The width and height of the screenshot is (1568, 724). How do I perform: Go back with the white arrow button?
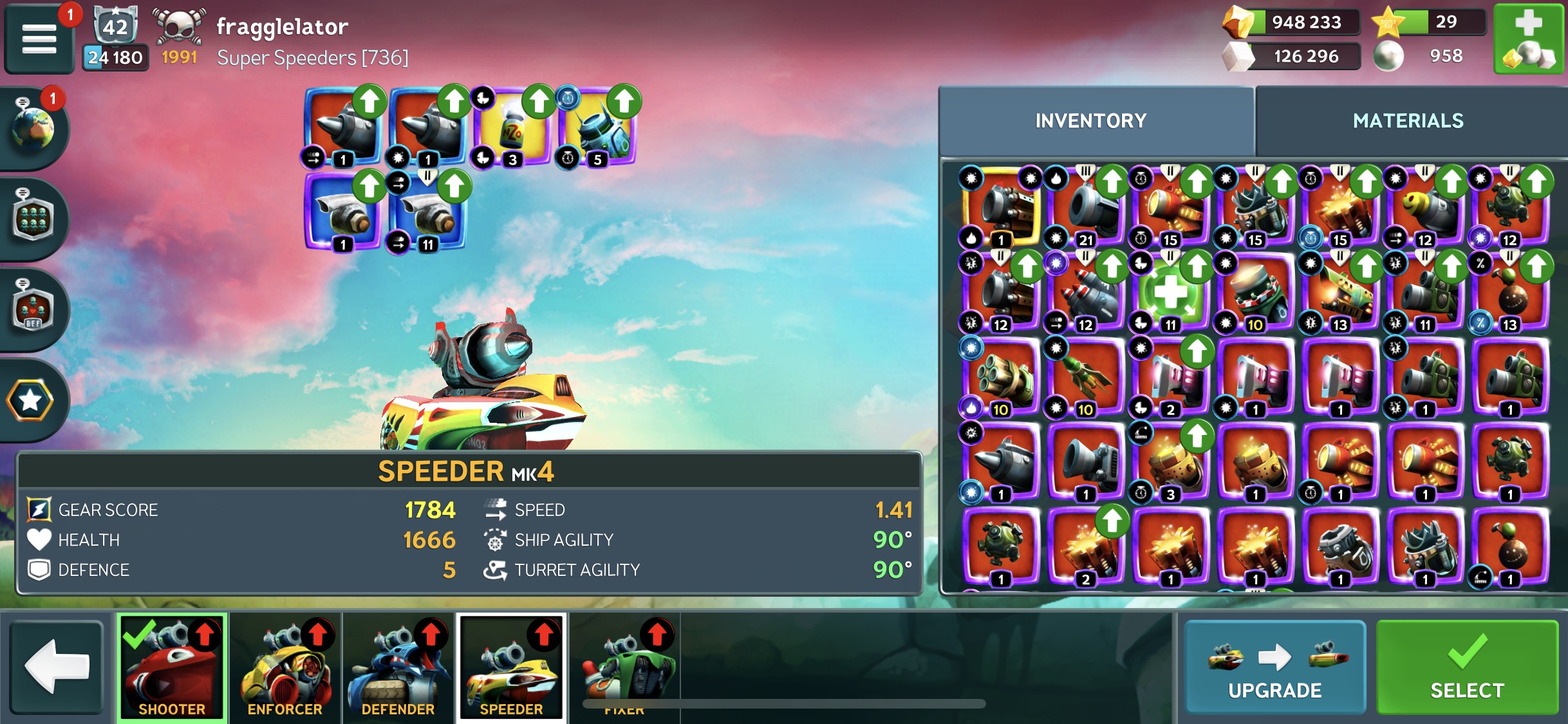tap(57, 667)
